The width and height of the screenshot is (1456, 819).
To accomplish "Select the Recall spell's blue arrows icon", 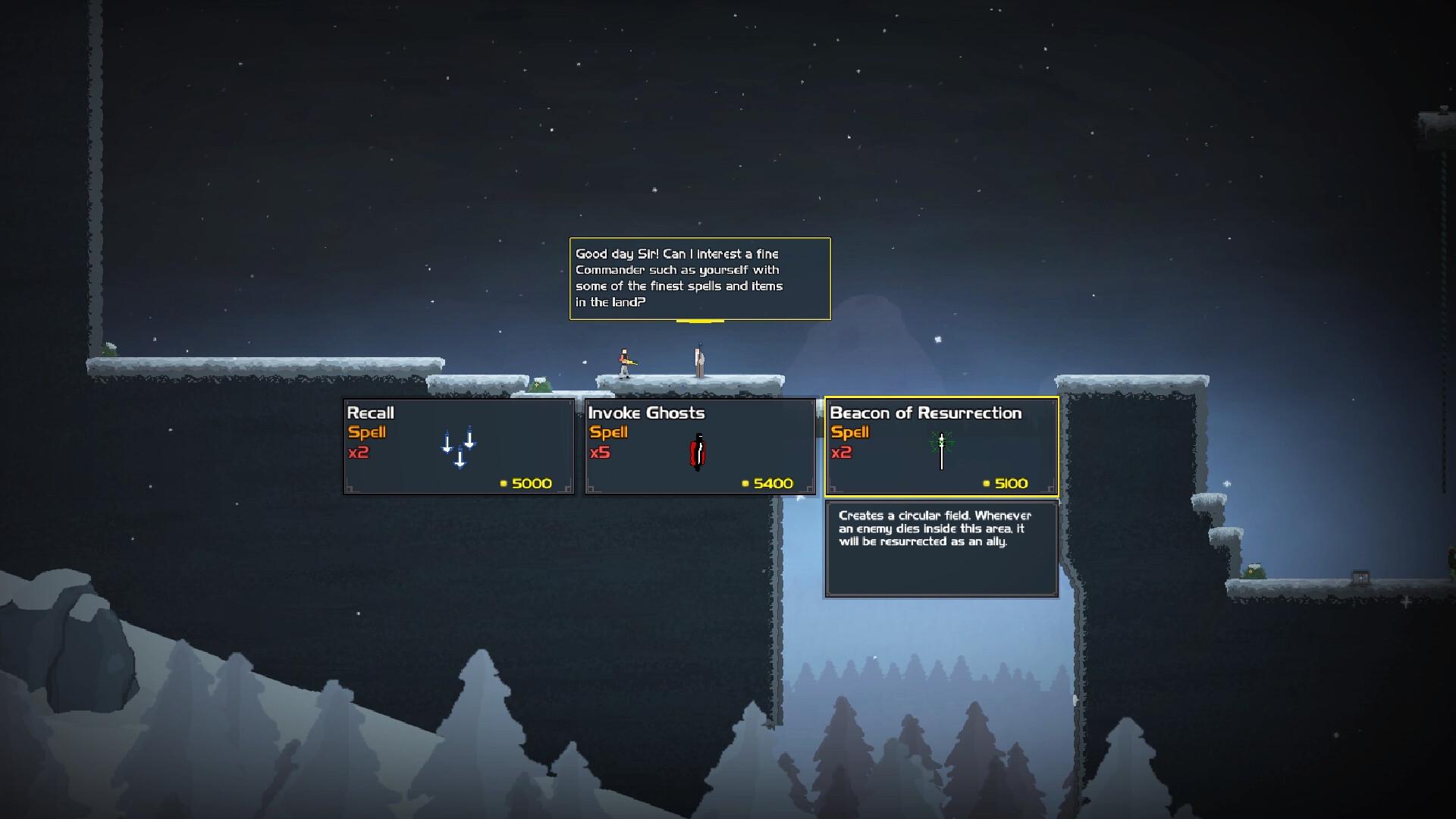I will pyautogui.click(x=457, y=446).
